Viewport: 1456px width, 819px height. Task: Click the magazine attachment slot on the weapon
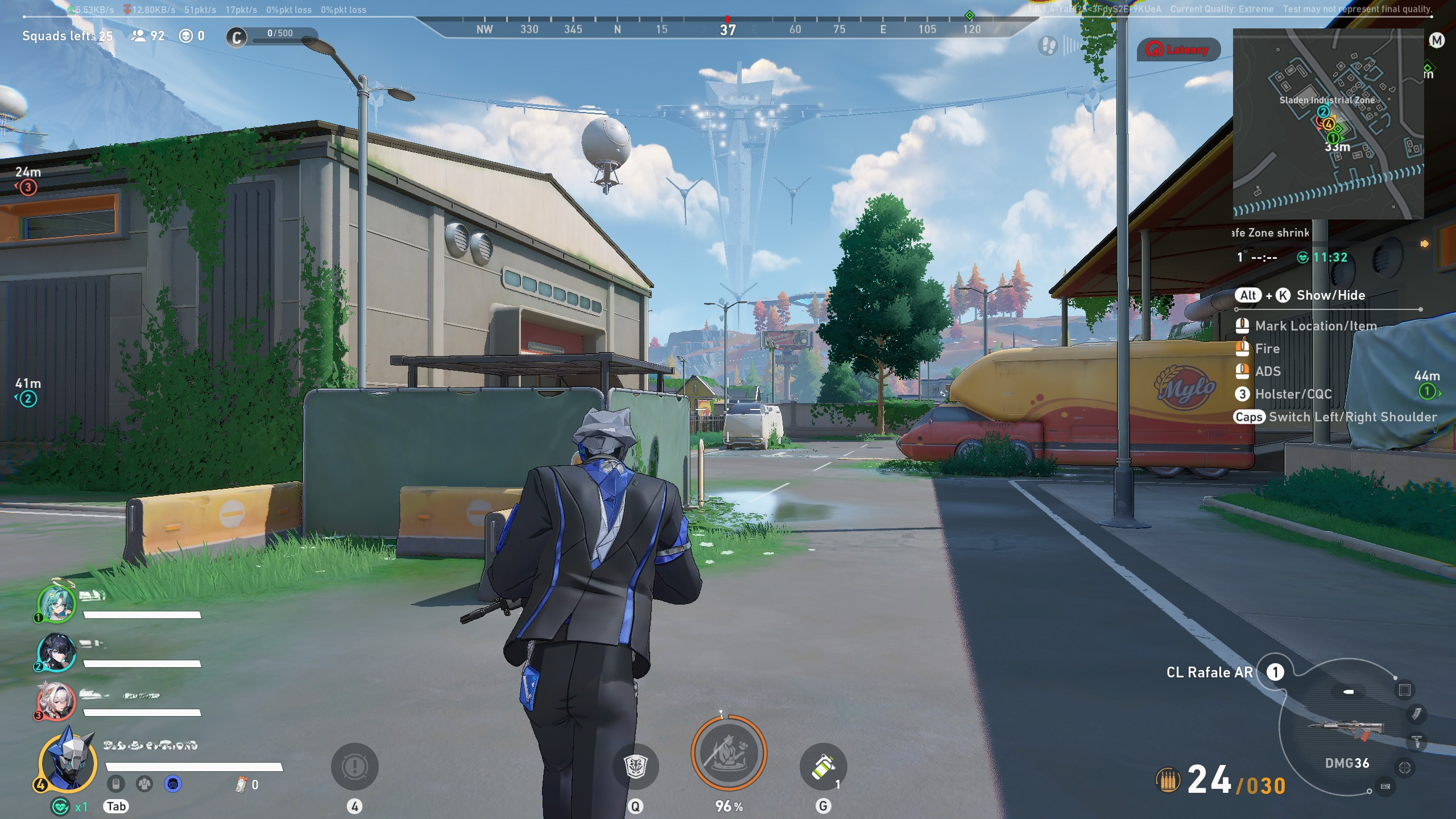1416,714
